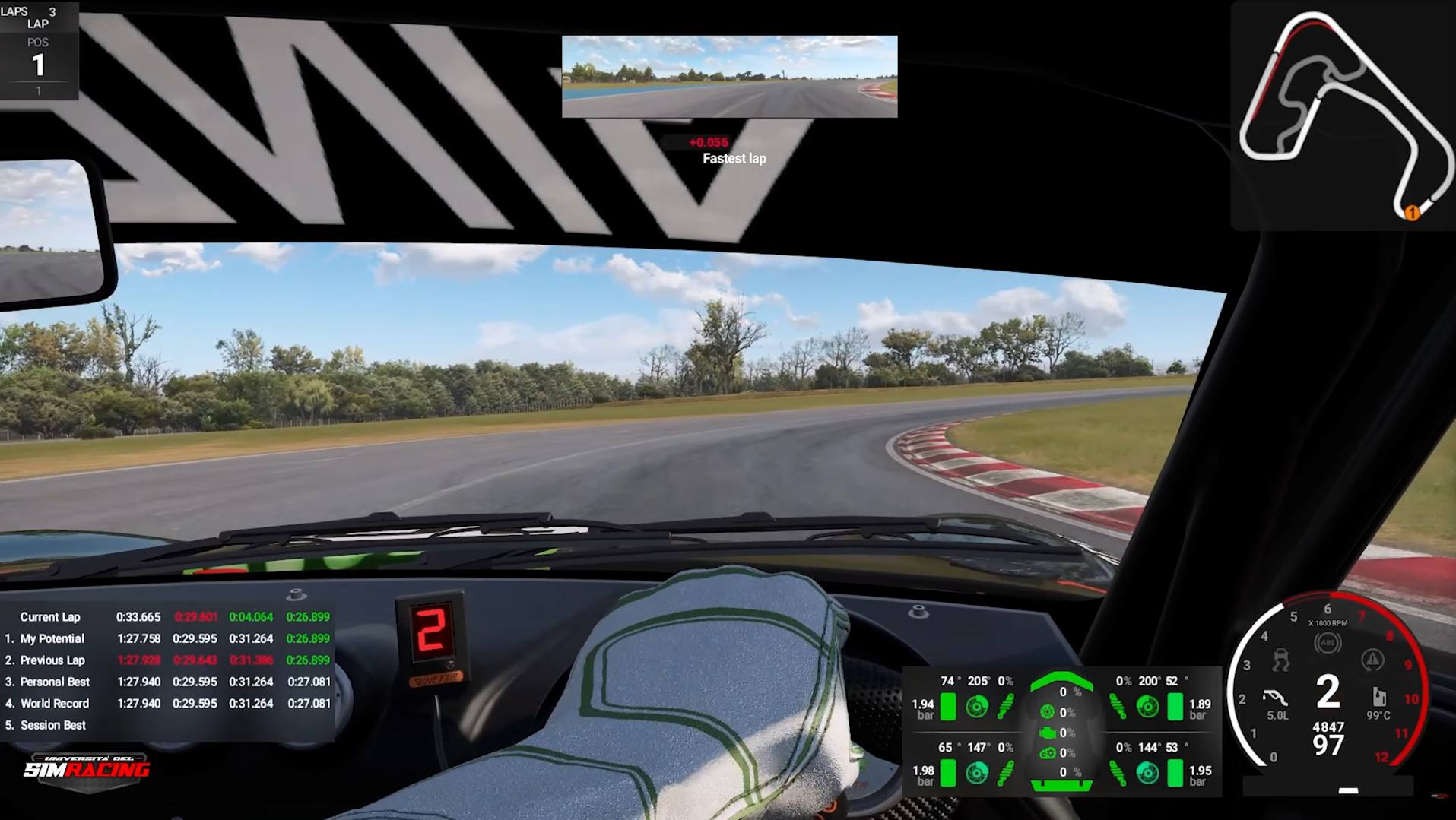Viewport: 1456px width, 820px height.
Task: Select the My Potential entry in timing panel
Action: point(50,638)
